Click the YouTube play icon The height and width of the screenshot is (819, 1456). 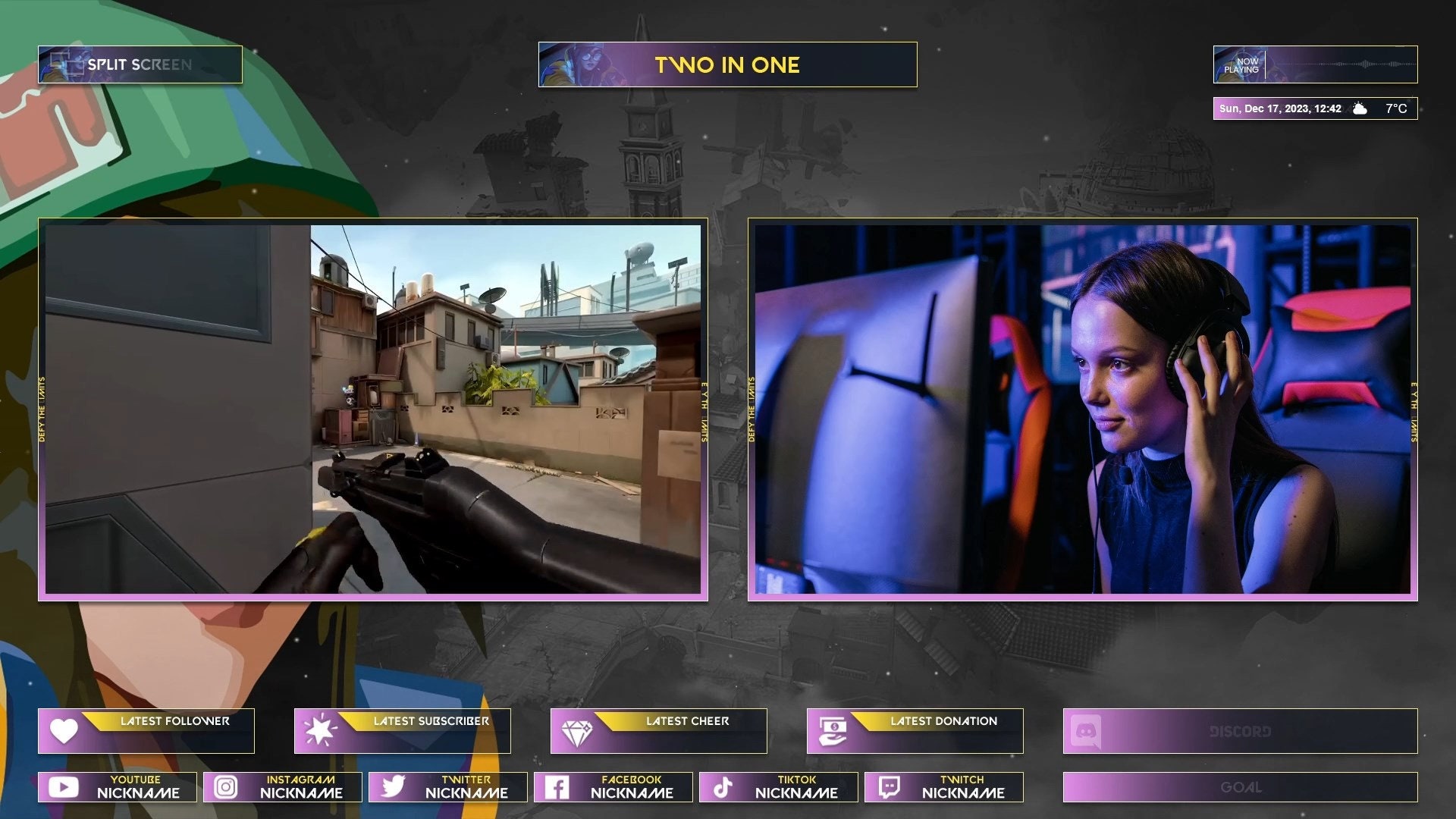click(64, 786)
